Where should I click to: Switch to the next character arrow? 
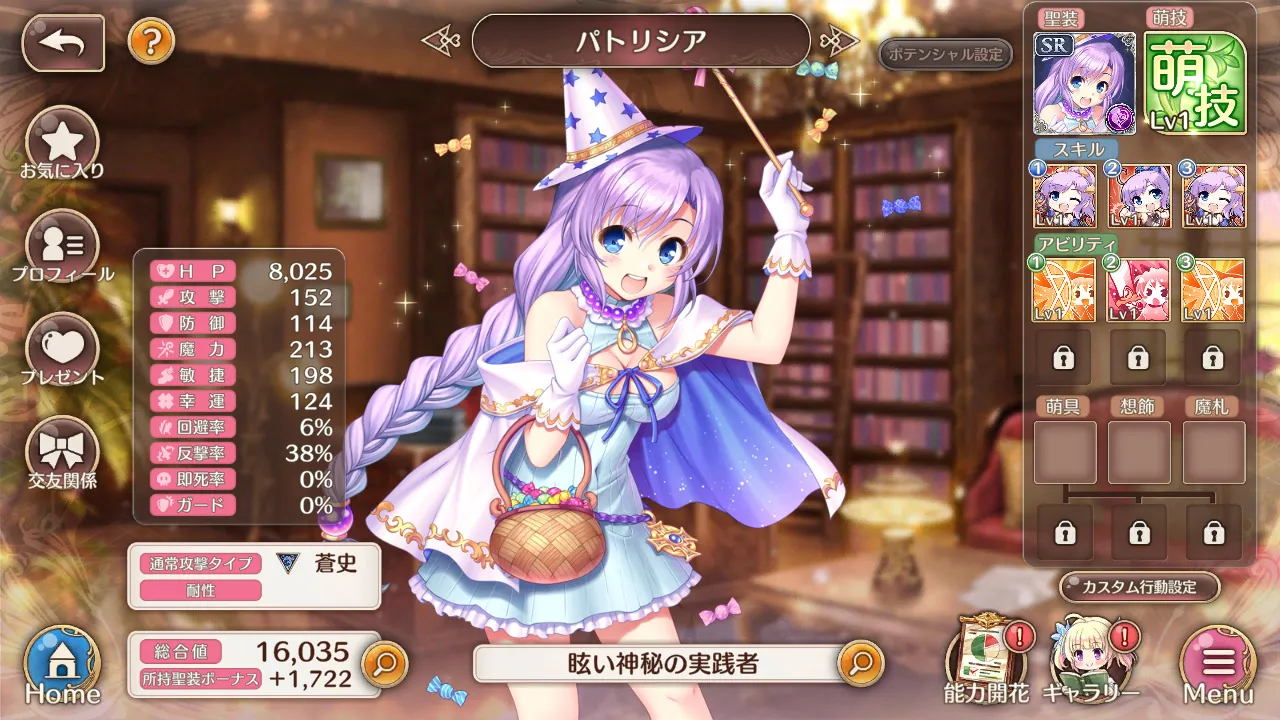tap(839, 41)
